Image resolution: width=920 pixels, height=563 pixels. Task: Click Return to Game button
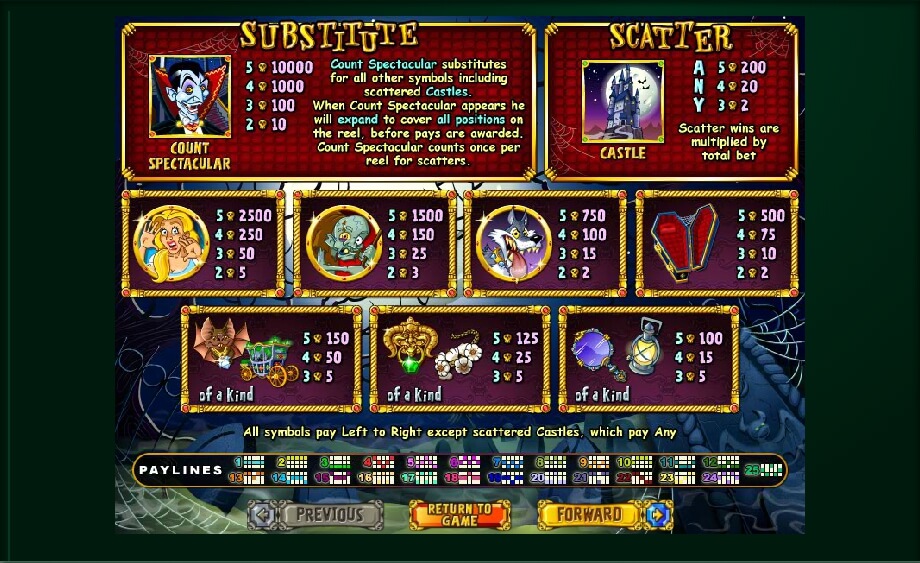[x=460, y=515]
